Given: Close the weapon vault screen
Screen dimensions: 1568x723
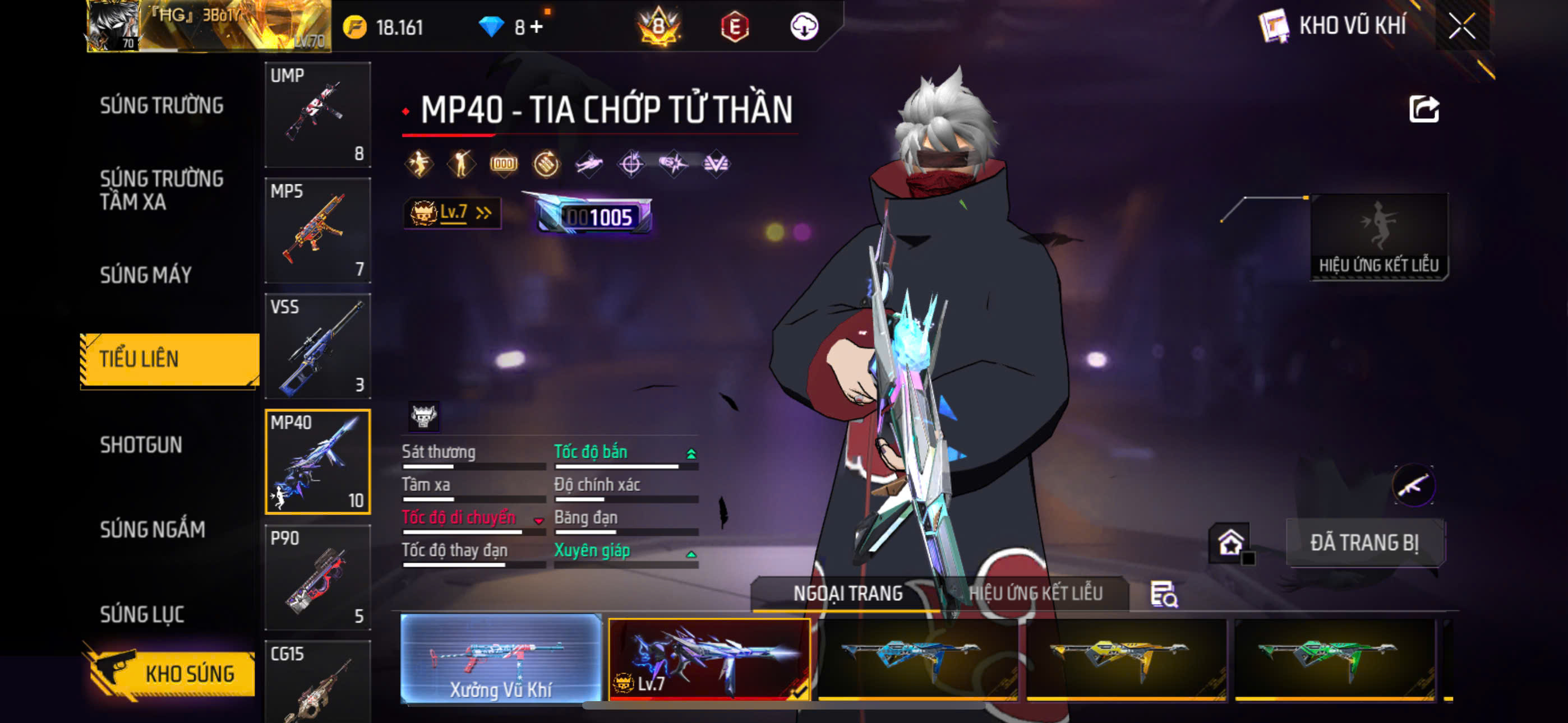Looking at the screenshot, I should tap(1461, 26).
